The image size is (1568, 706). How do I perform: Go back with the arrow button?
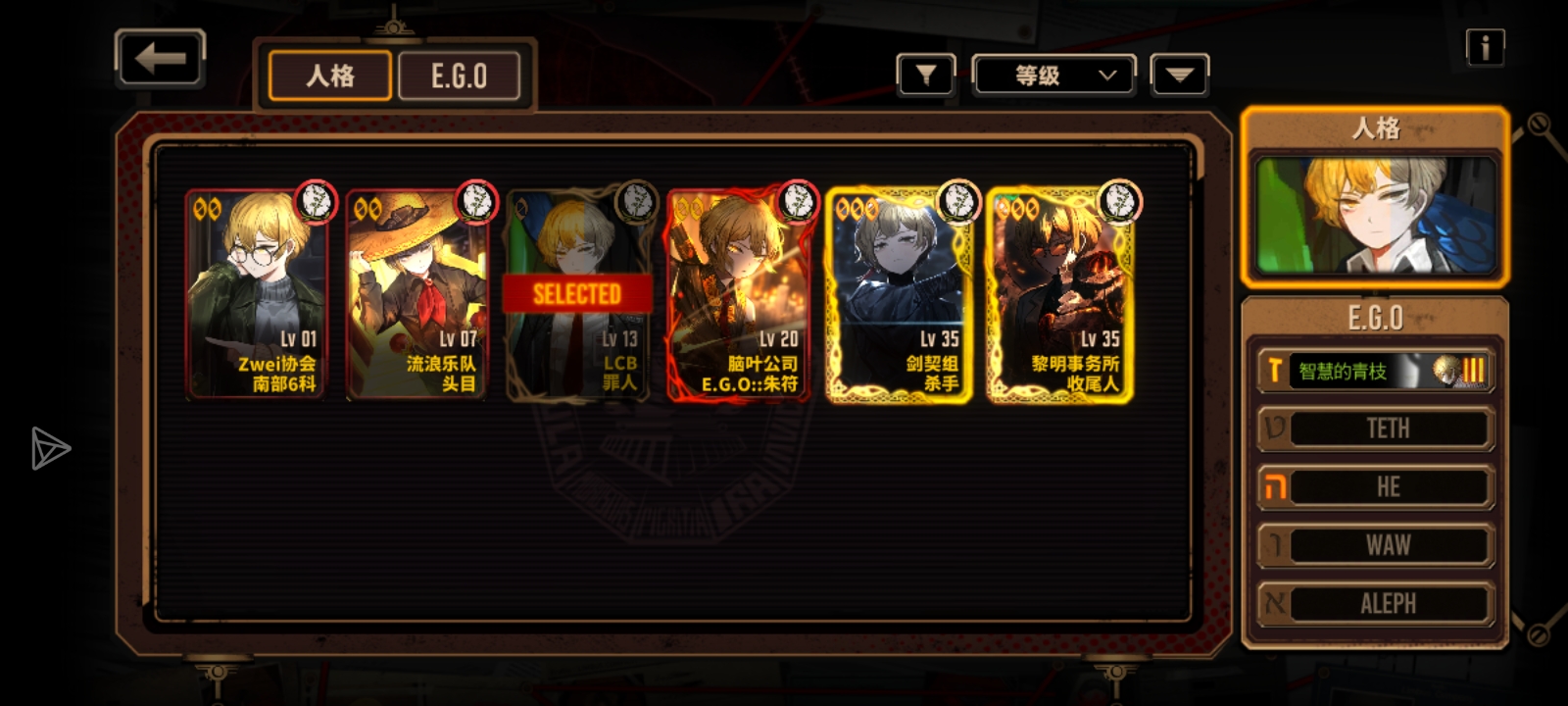[x=160, y=59]
